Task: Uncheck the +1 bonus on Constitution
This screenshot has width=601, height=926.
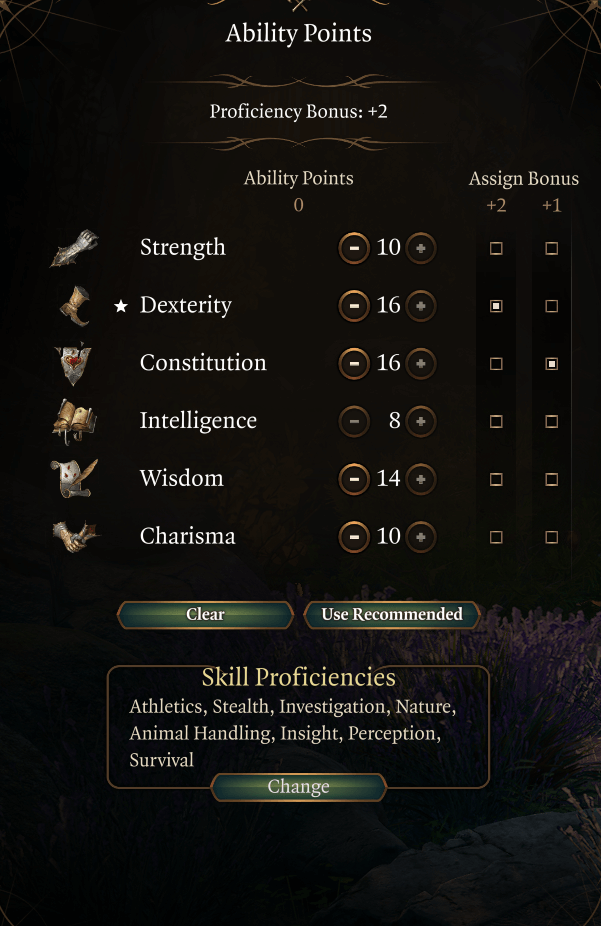Action: [551, 365]
